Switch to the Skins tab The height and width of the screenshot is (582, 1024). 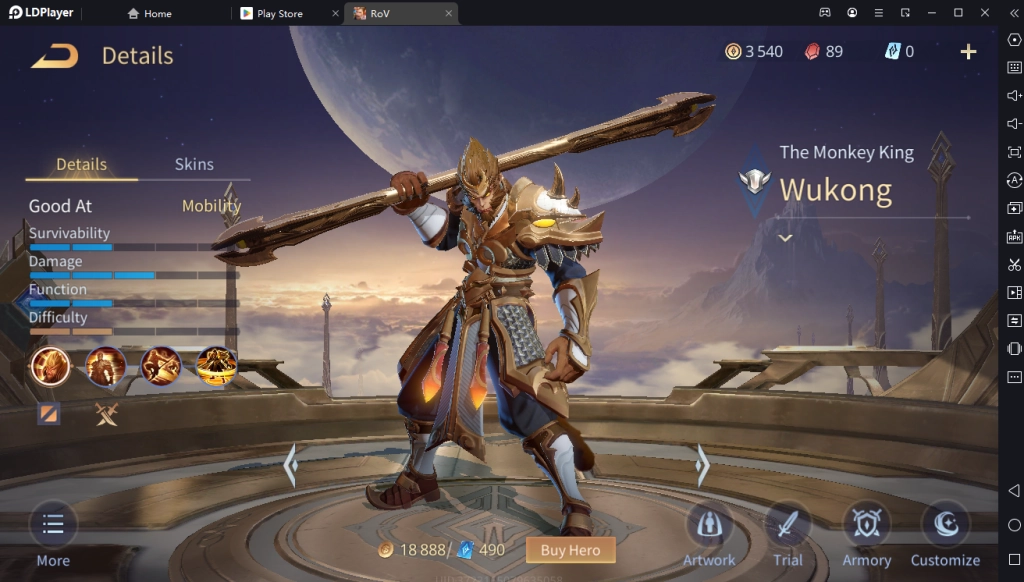coord(194,164)
